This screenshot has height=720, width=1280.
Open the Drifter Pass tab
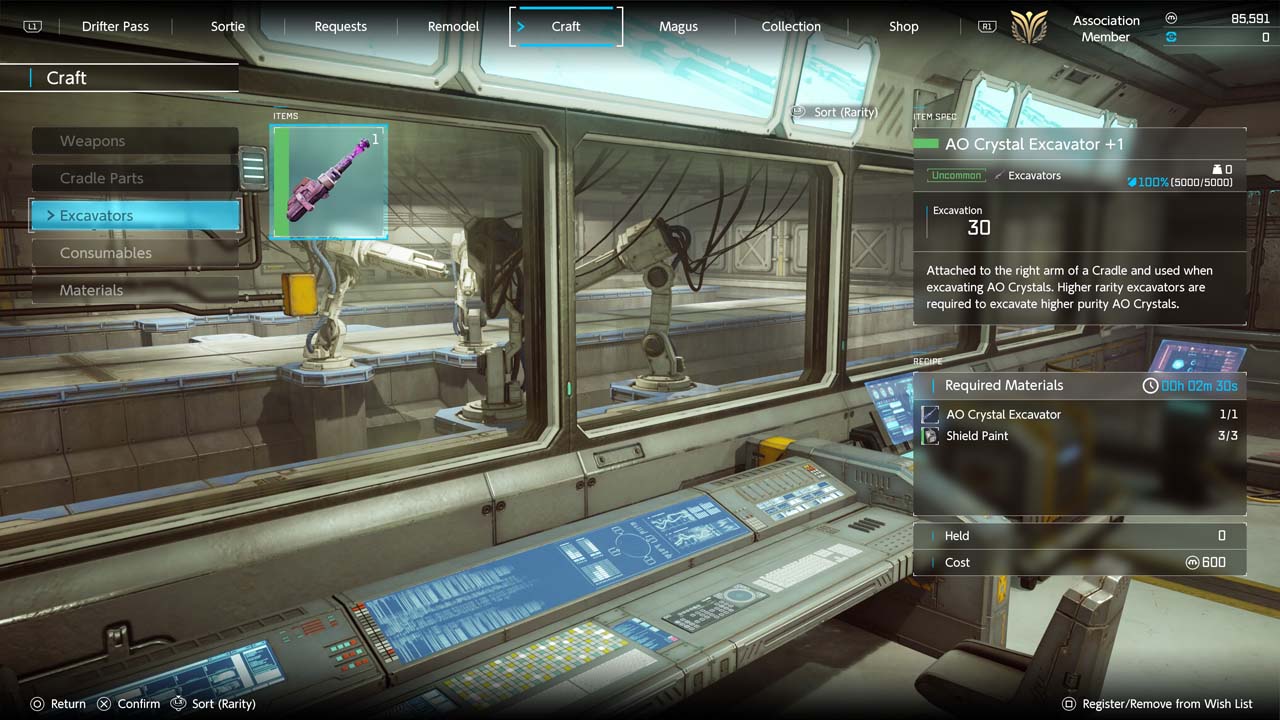click(x=115, y=26)
